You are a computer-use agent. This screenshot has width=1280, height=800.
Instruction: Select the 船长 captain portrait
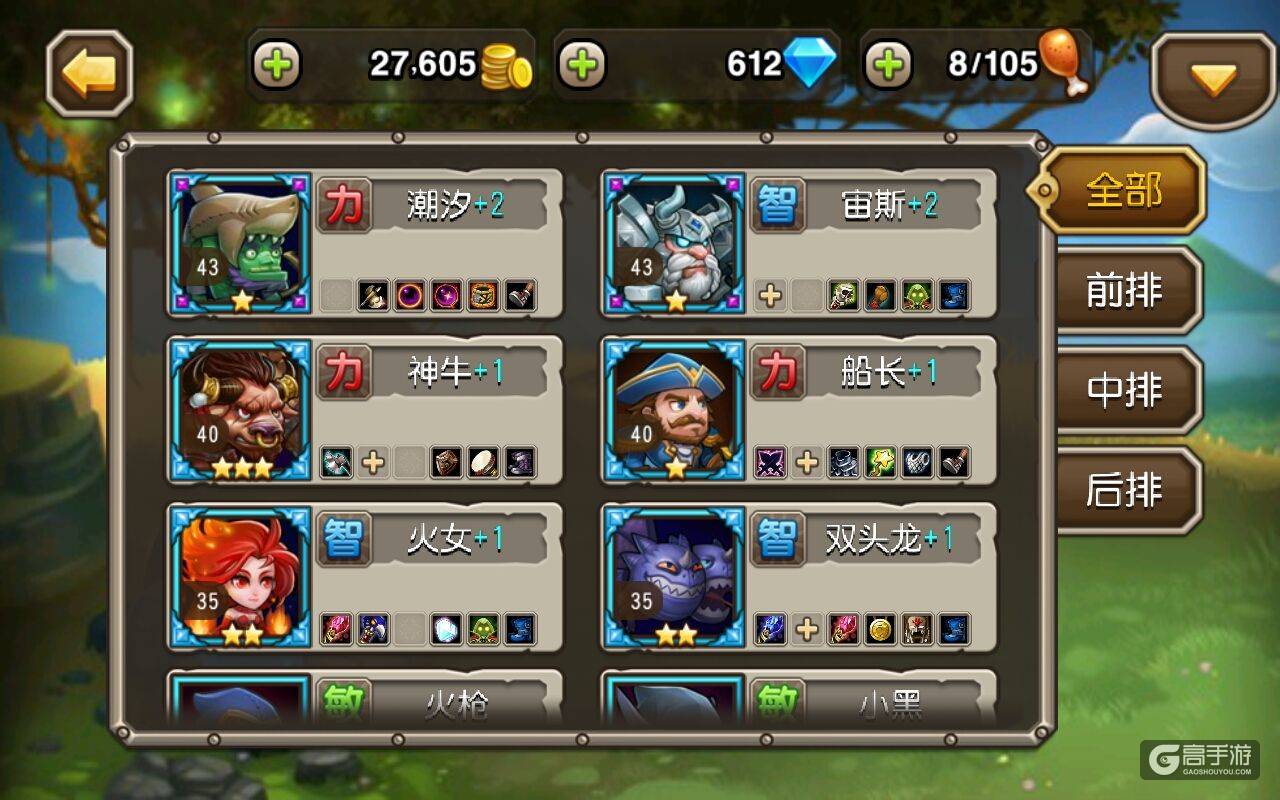click(675, 410)
